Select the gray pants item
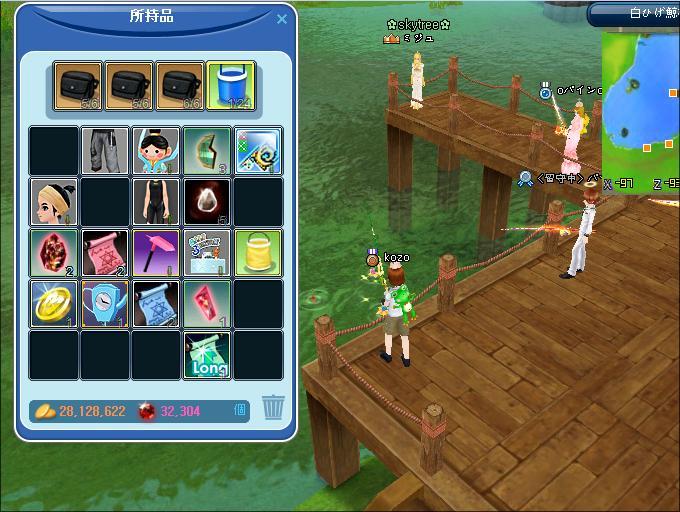 tap(105, 151)
